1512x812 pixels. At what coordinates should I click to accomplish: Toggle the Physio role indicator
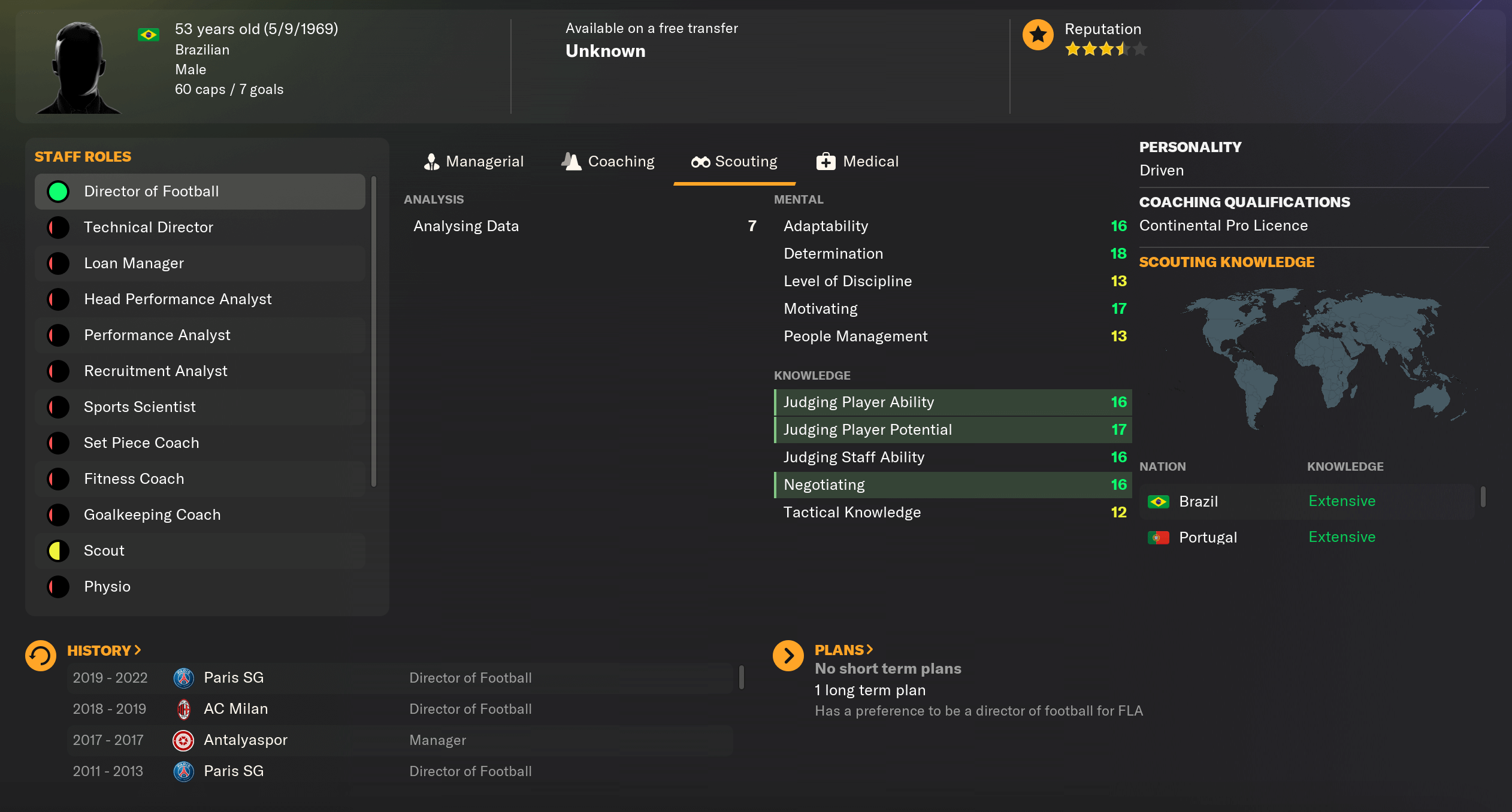(58, 586)
